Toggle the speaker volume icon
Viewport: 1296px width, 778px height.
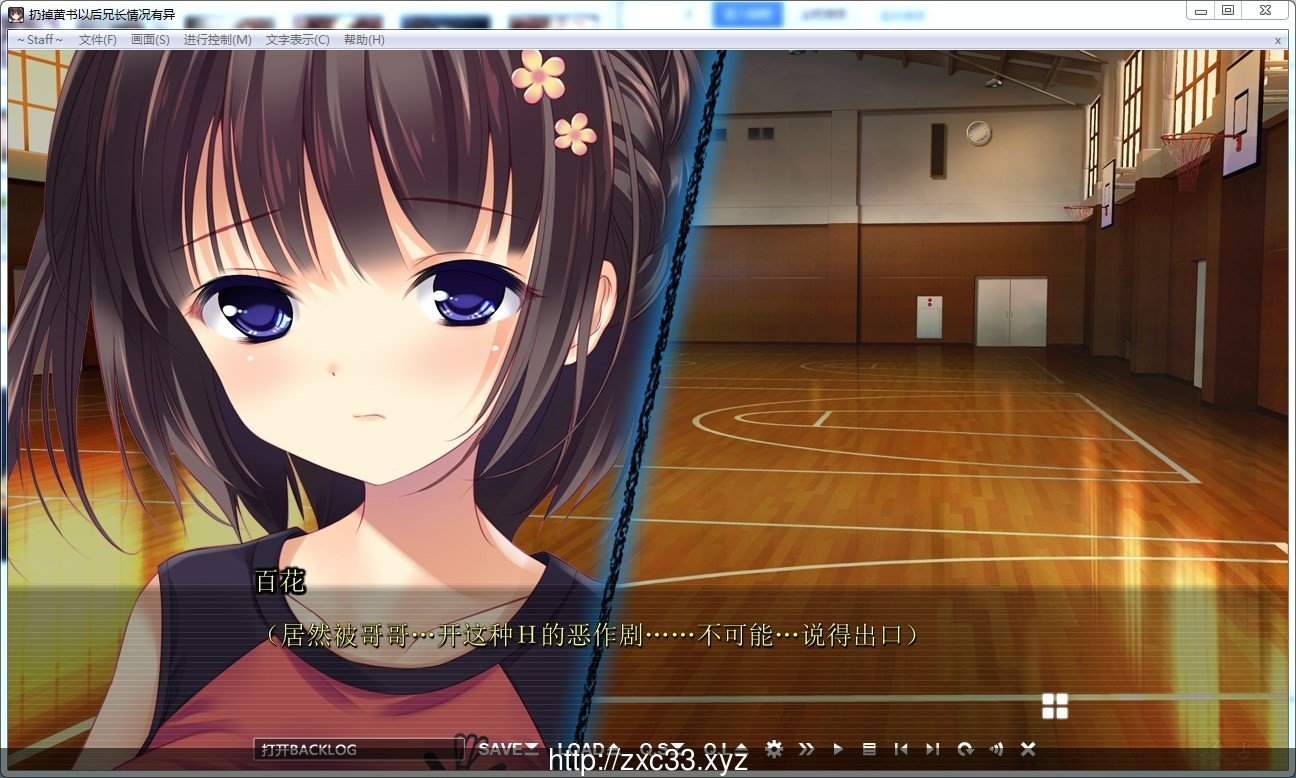point(996,748)
